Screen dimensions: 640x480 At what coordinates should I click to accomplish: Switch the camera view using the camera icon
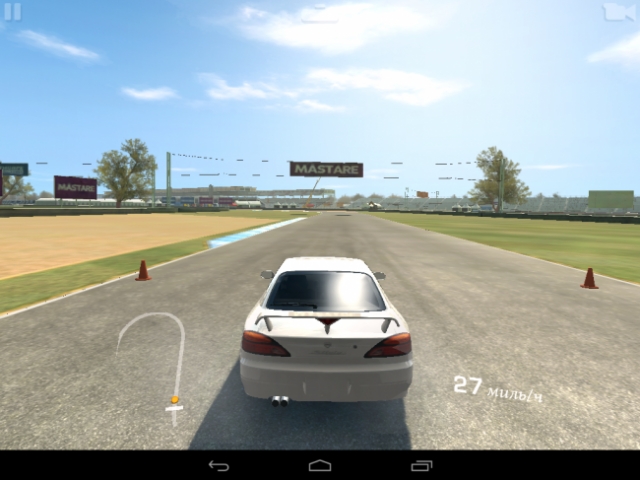pyautogui.click(x=619, y=11)
